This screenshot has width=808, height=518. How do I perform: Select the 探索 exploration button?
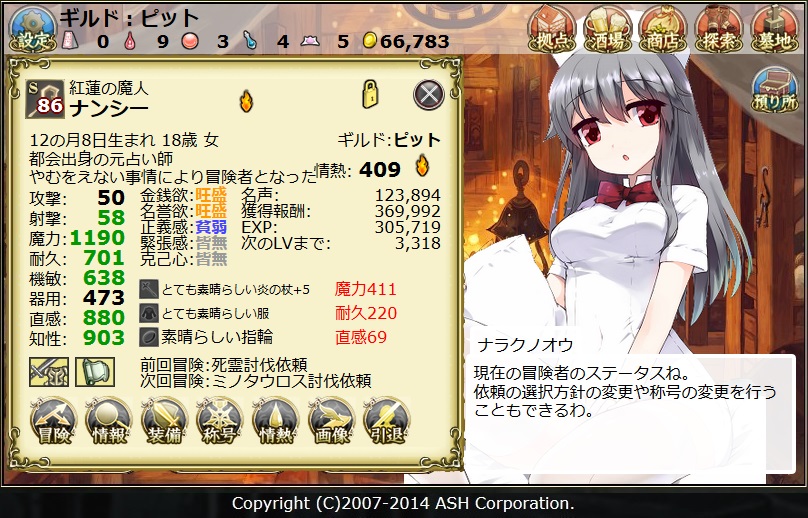[x=719, y=27]
